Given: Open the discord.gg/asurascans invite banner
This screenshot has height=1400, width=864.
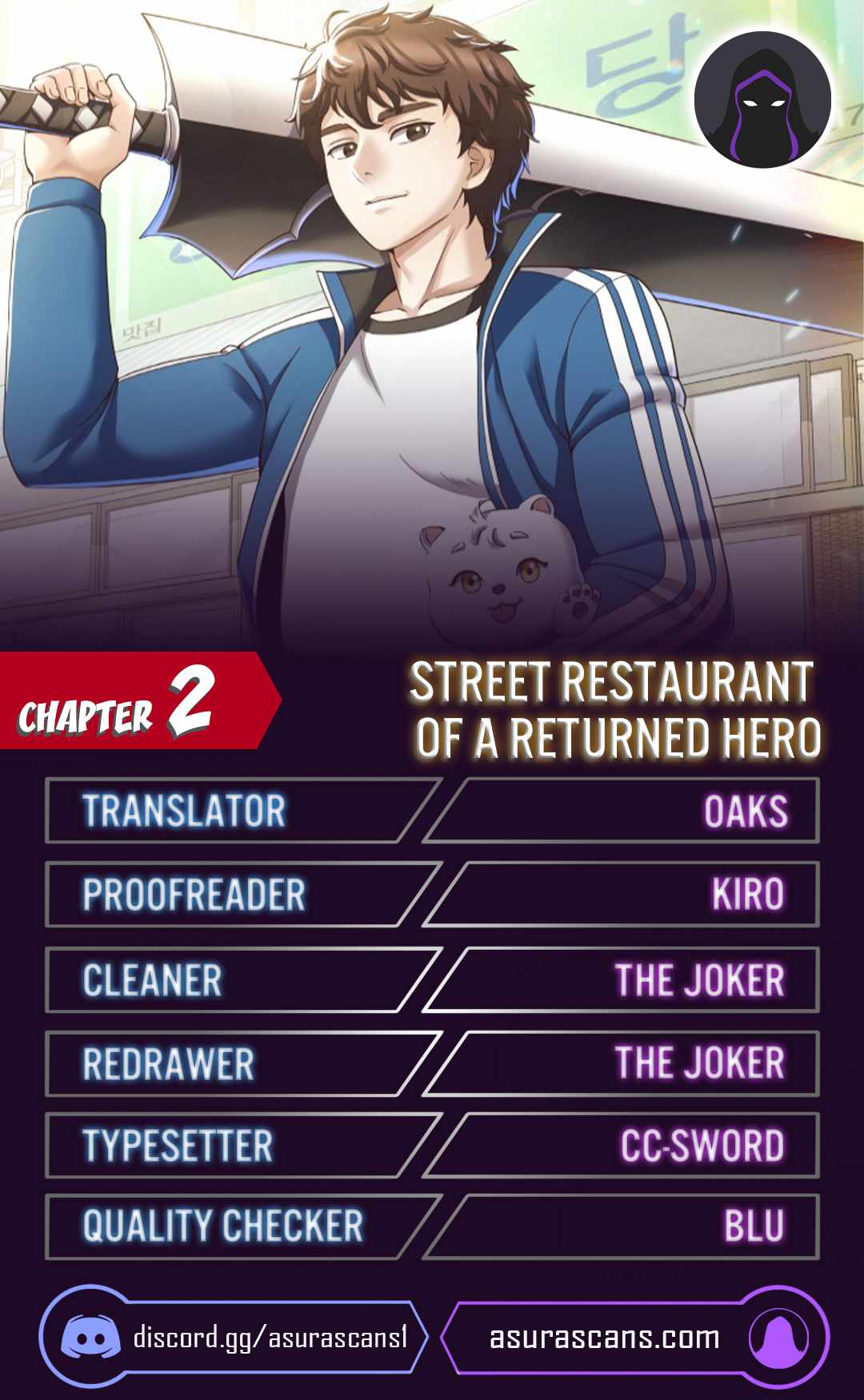Looking at the screenshot, I should (x=234, y=1337).
